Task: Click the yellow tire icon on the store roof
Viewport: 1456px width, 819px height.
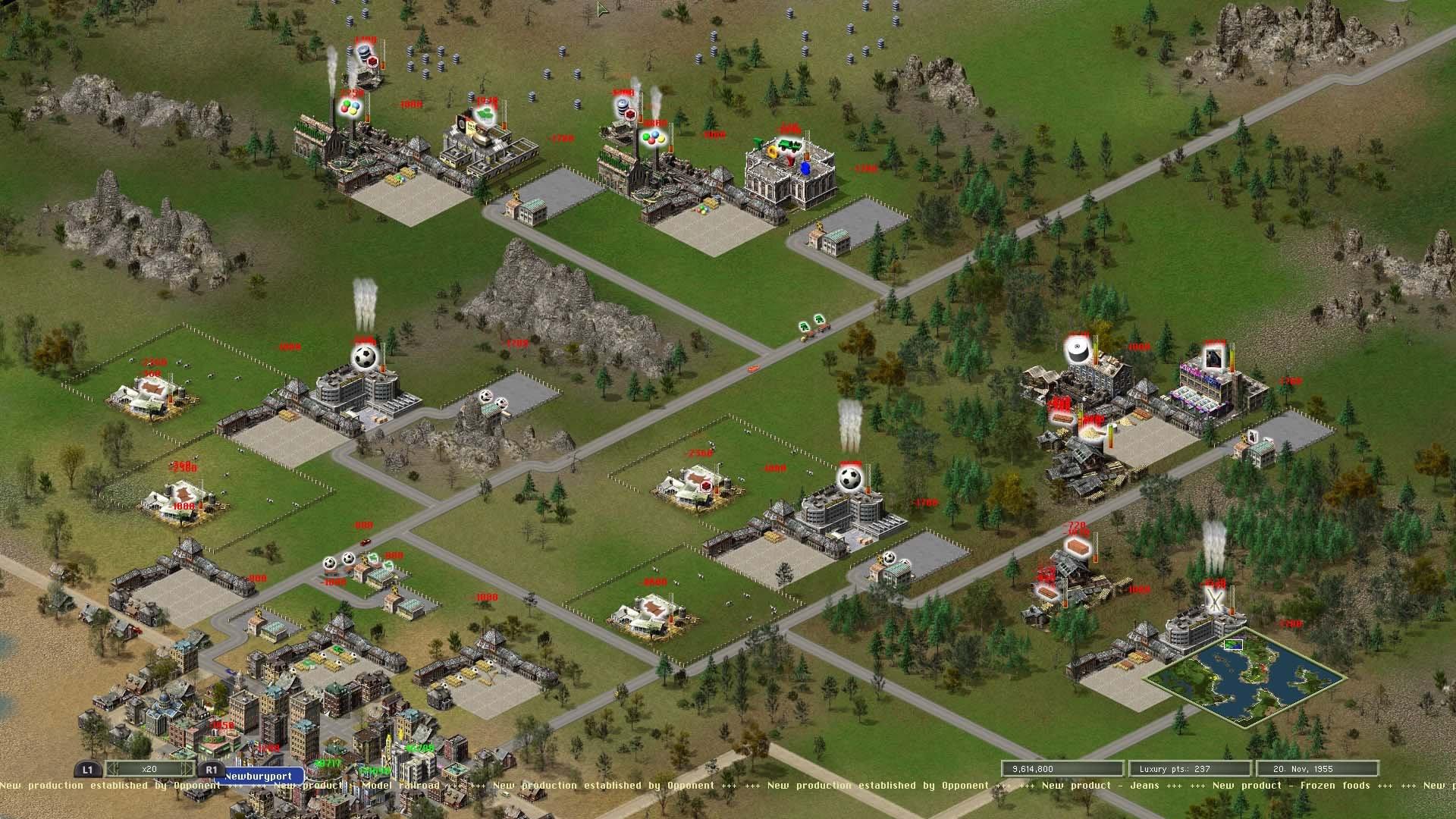Action: tap(772, 152)
